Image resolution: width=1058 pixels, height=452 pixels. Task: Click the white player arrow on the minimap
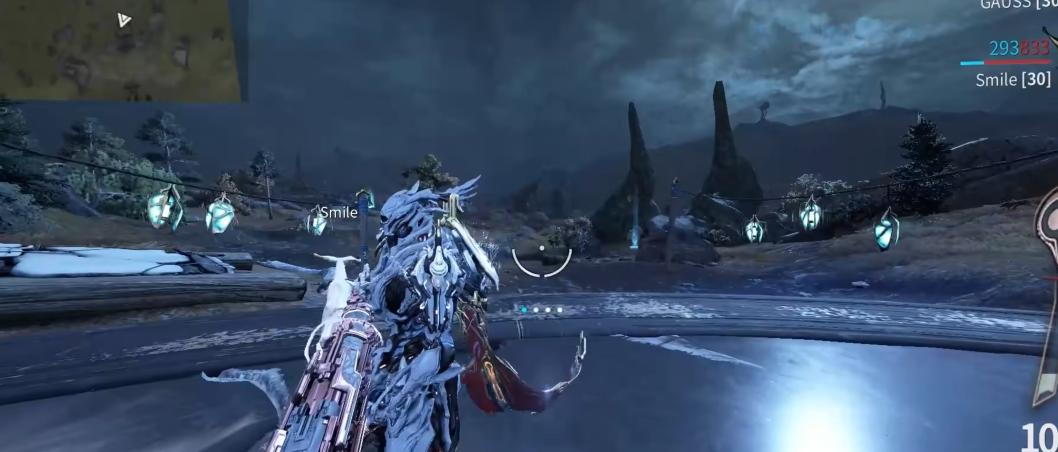(124, 20)
